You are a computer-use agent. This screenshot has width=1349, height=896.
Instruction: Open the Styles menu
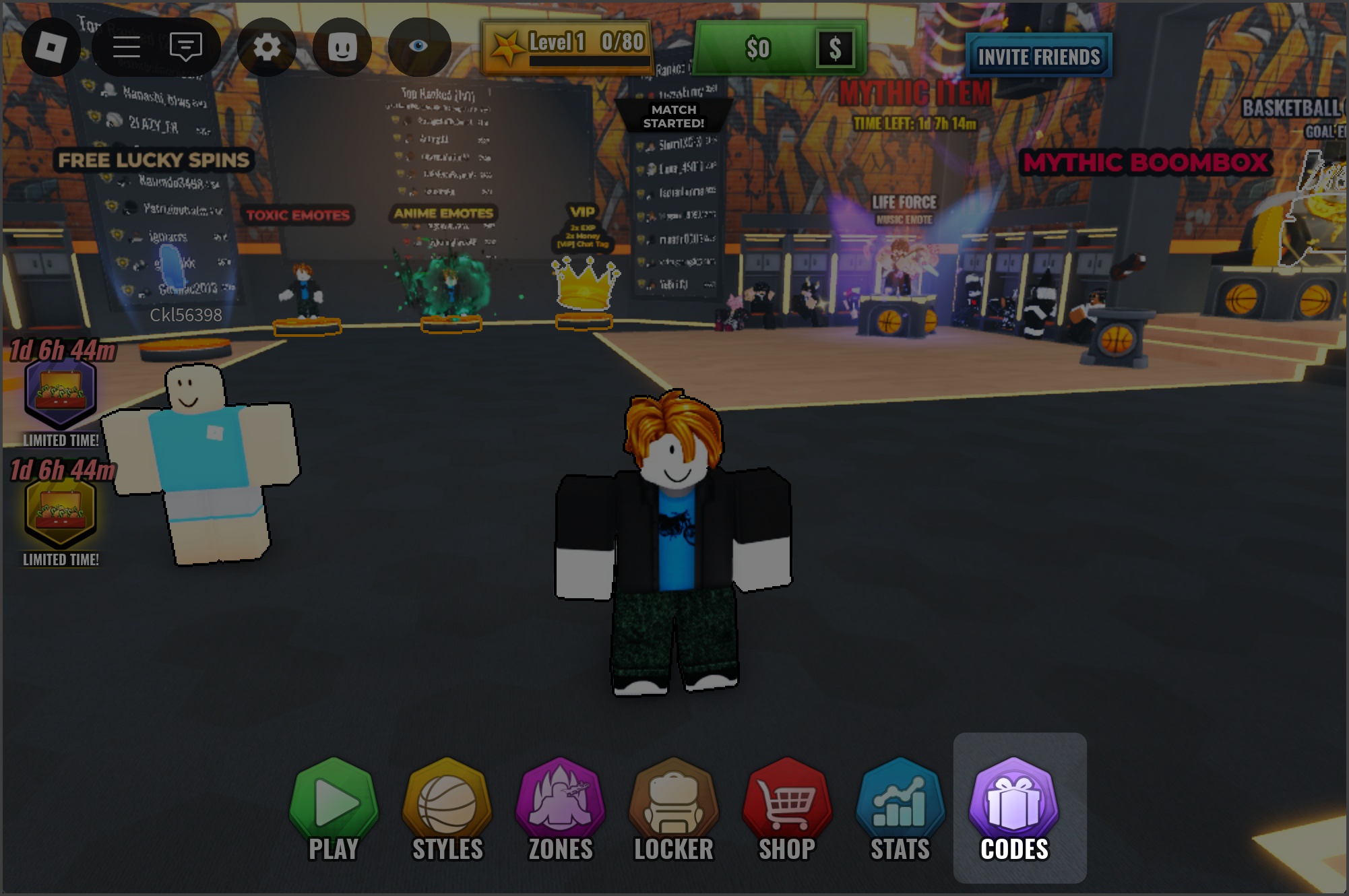tap(447, 809)
